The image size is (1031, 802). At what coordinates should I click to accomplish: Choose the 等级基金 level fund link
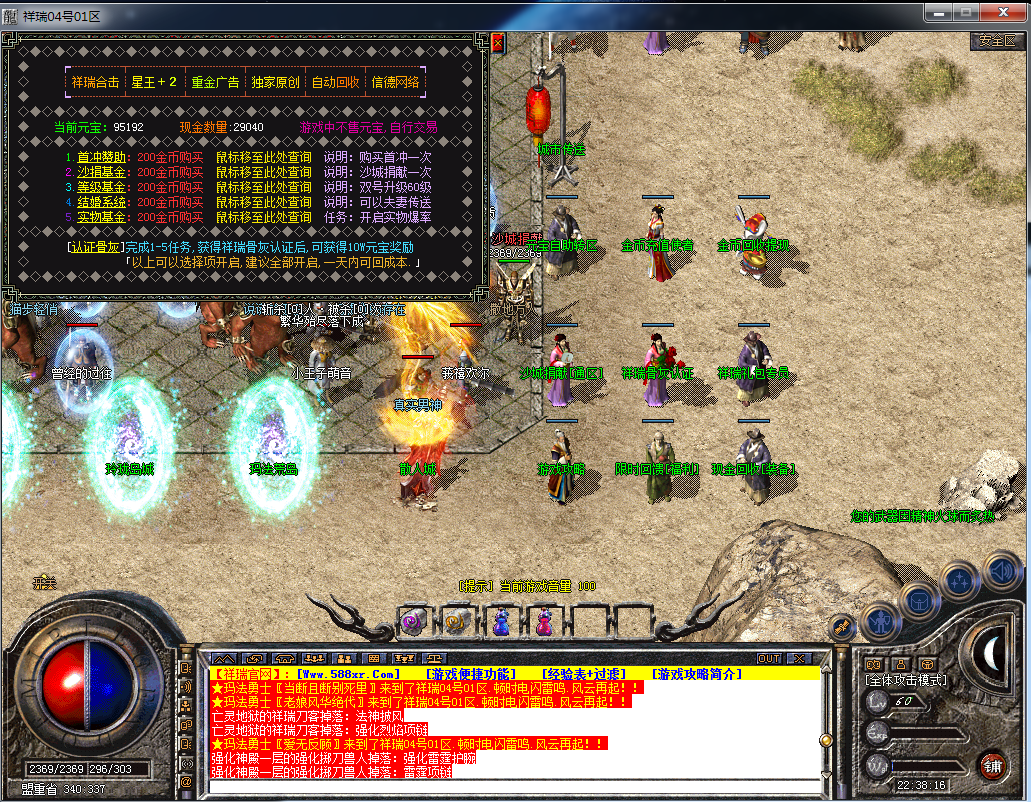[x=105, y=188]
